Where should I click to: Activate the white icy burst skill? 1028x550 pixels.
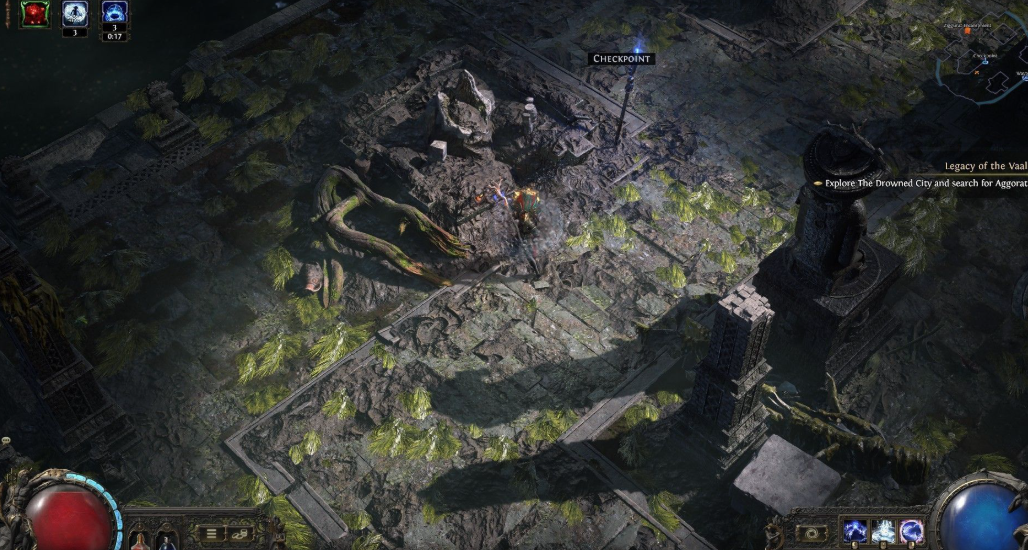point(883,531)
